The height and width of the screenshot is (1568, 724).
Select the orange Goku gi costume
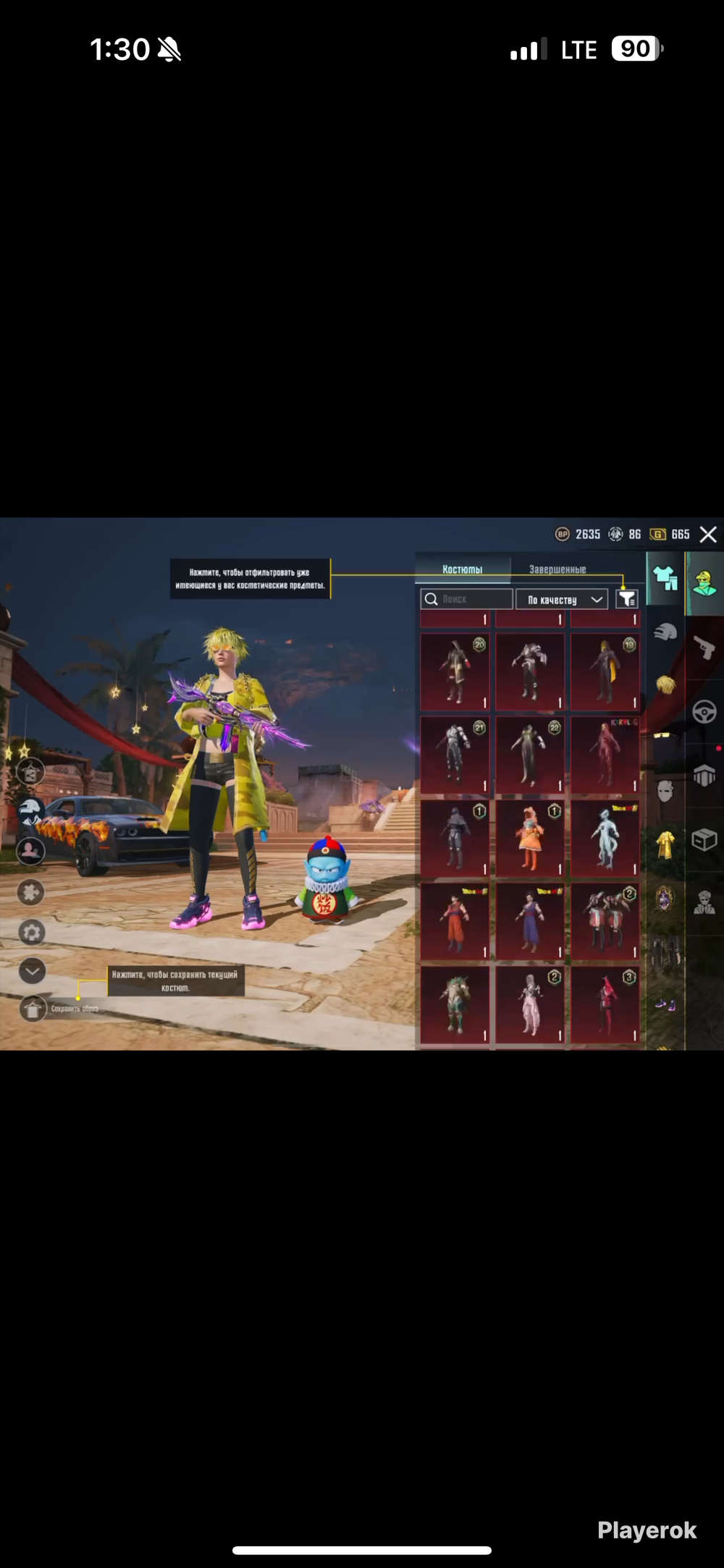[455, 921]
